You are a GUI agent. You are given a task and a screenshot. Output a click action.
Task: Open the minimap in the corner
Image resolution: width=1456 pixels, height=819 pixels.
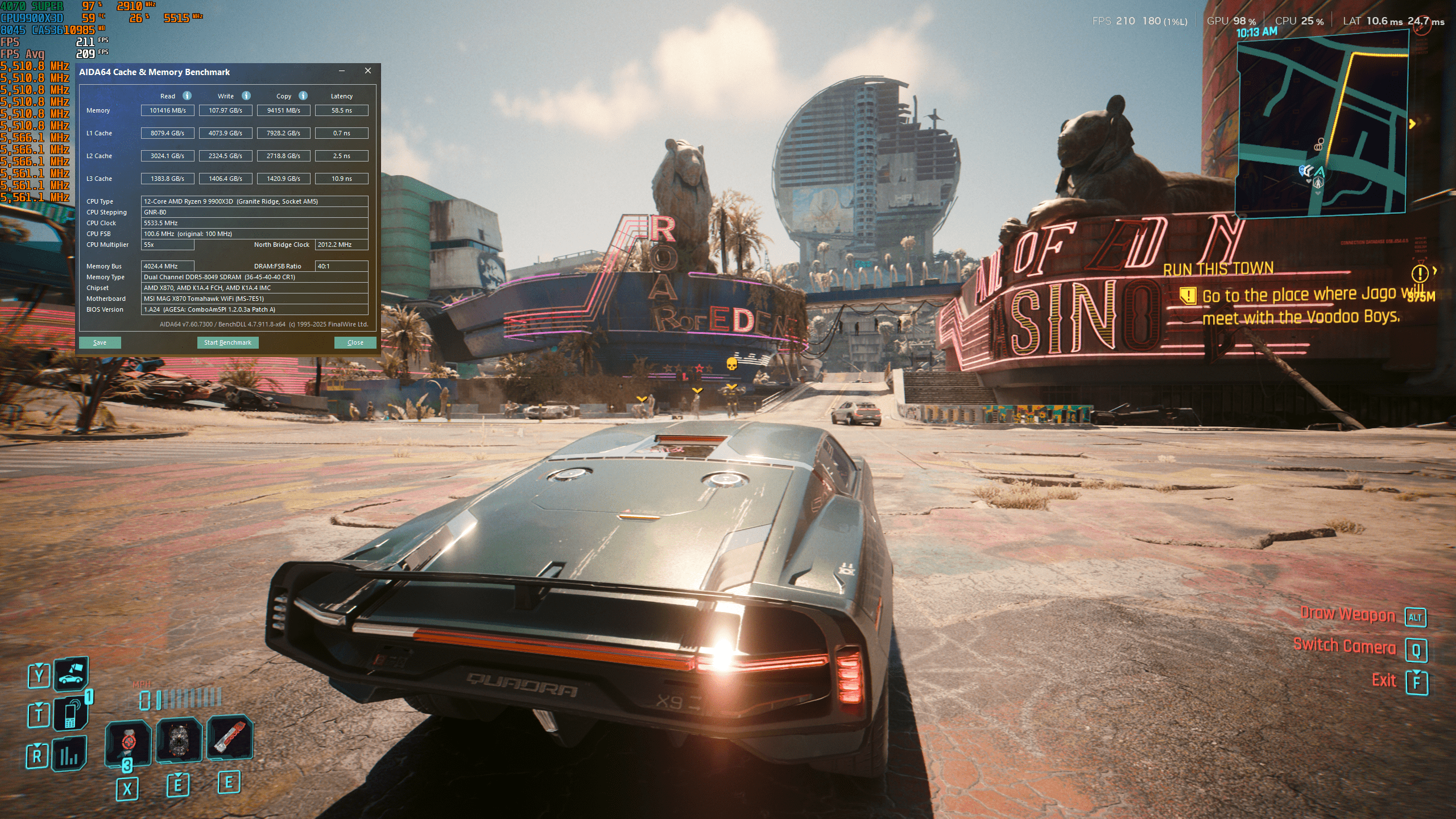pos(1322,122)
